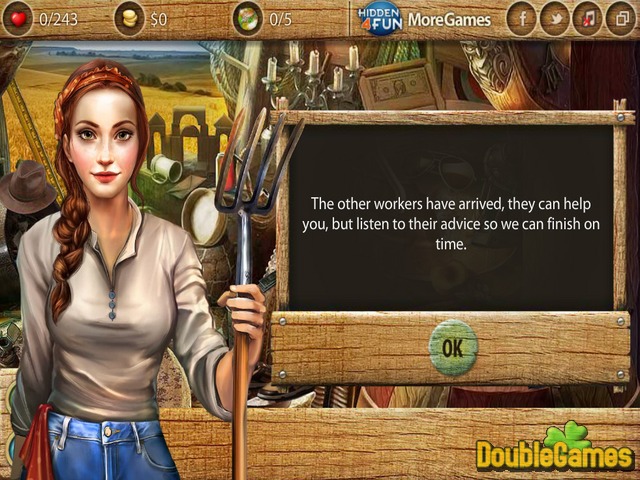
Task: Open the Twitter share icon
Action: click(x=554, y=19)
